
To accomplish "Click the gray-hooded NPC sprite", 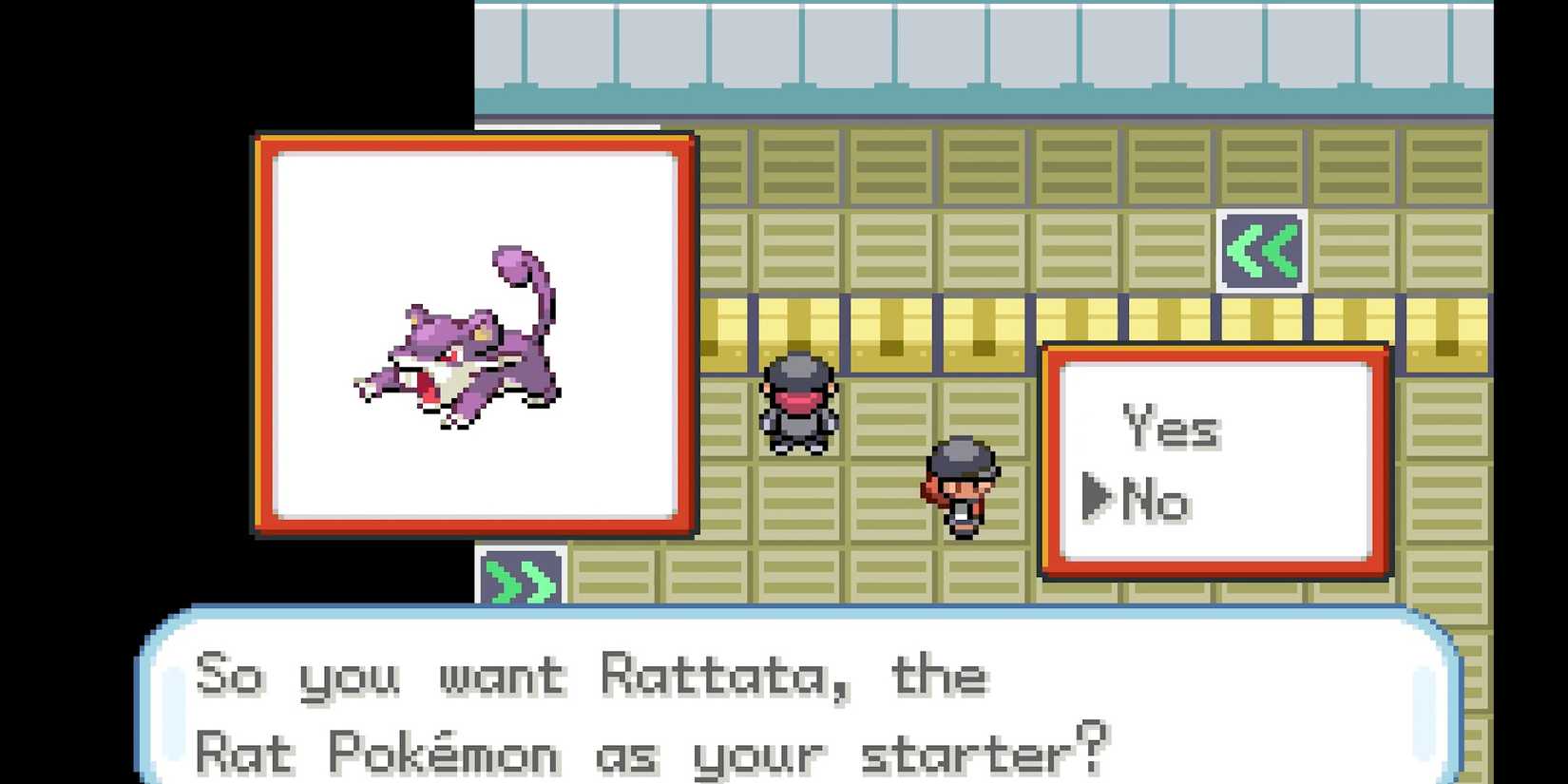I will coord(798,404).
